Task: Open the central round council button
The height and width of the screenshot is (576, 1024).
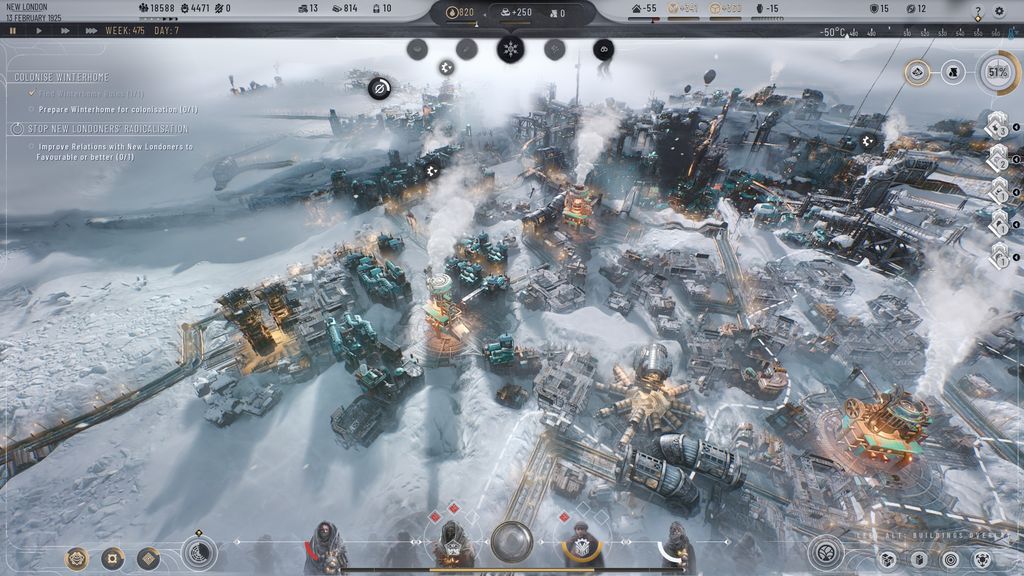Action: click(511, 542)
